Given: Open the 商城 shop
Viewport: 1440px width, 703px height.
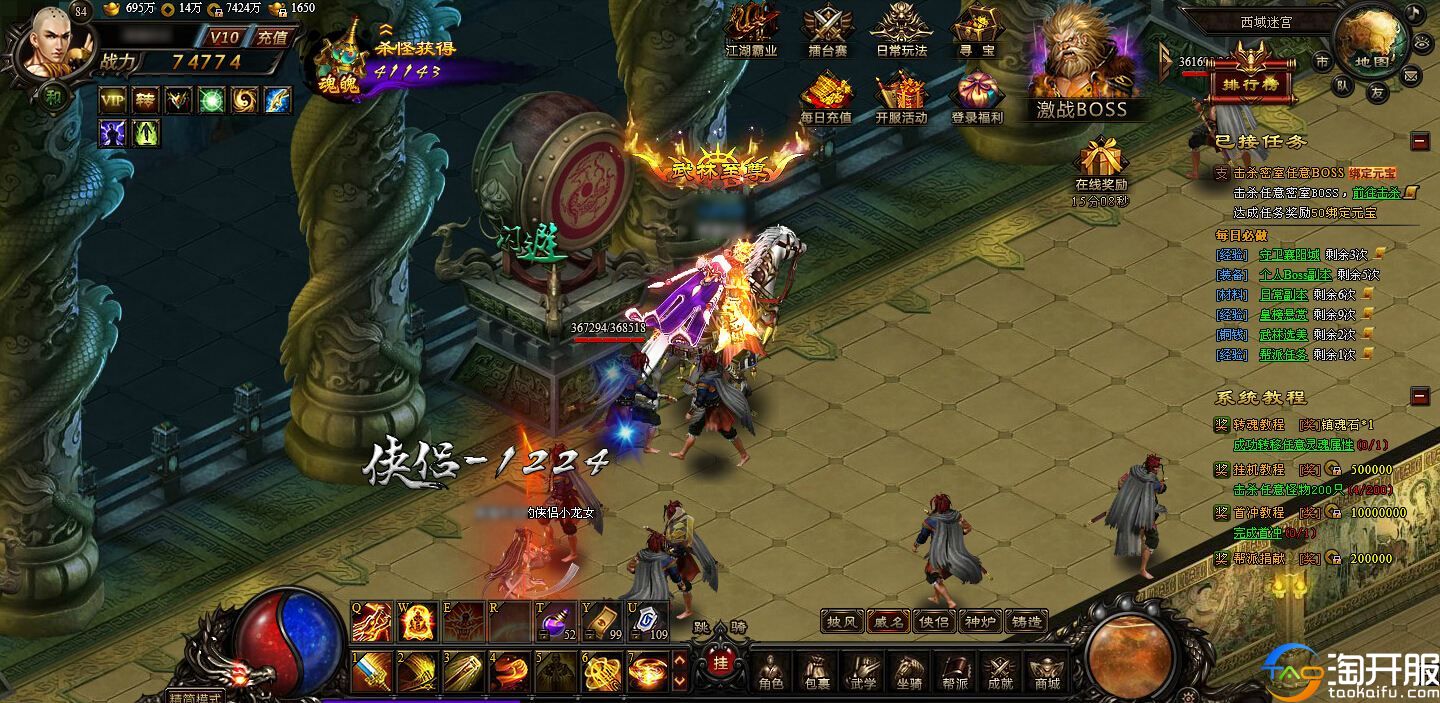Looking at the screenshot, I should [x=1046, y=670].
